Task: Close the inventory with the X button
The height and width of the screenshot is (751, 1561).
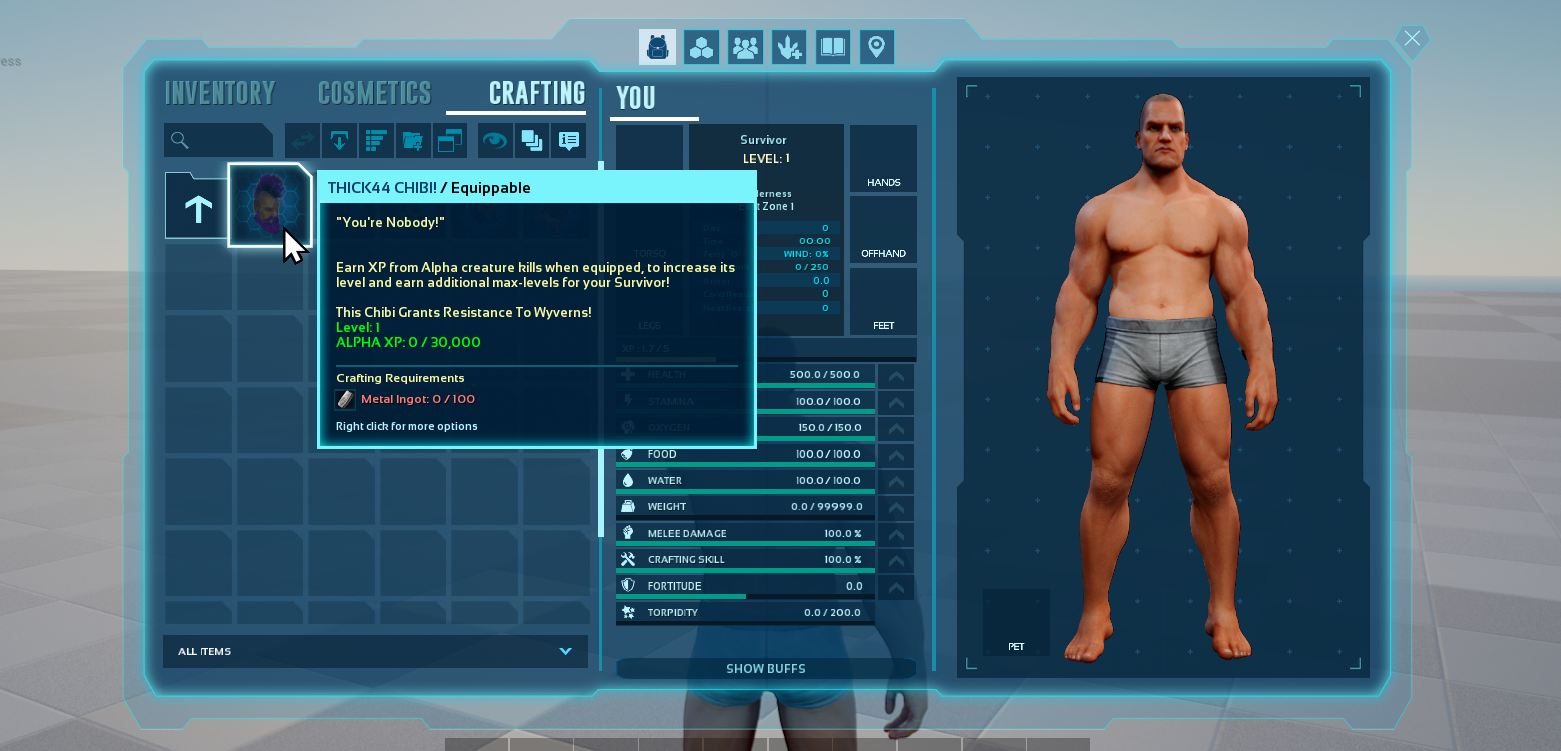Action: [1411, 39]
